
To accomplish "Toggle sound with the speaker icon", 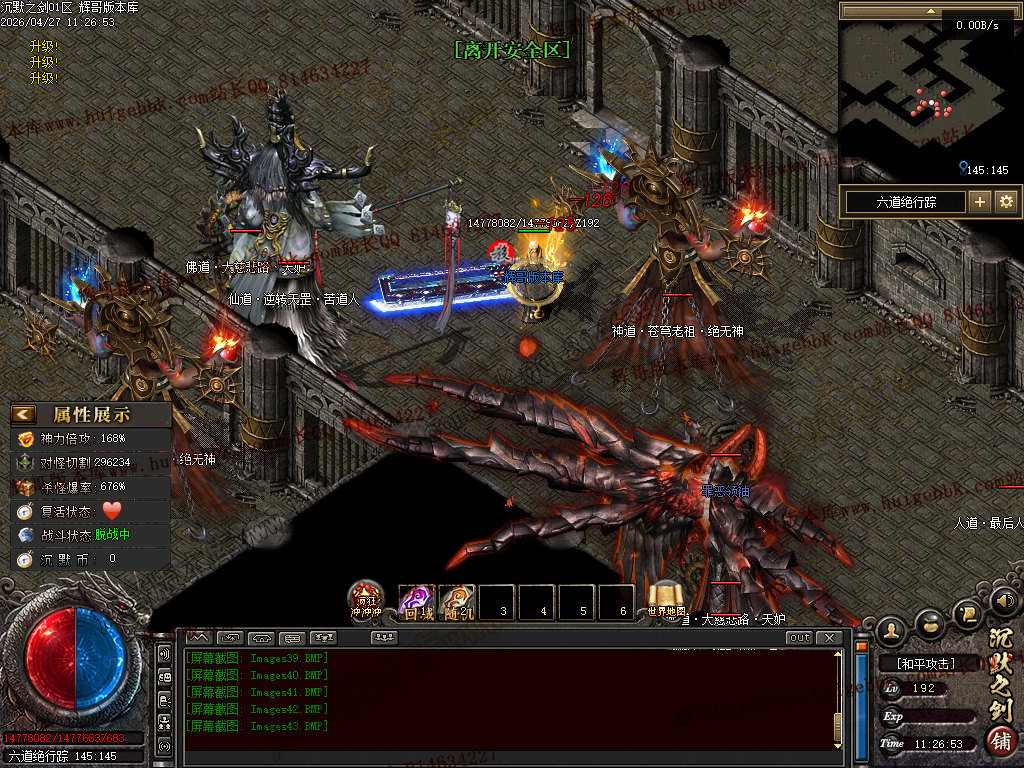I will [x=1004, y=602].
